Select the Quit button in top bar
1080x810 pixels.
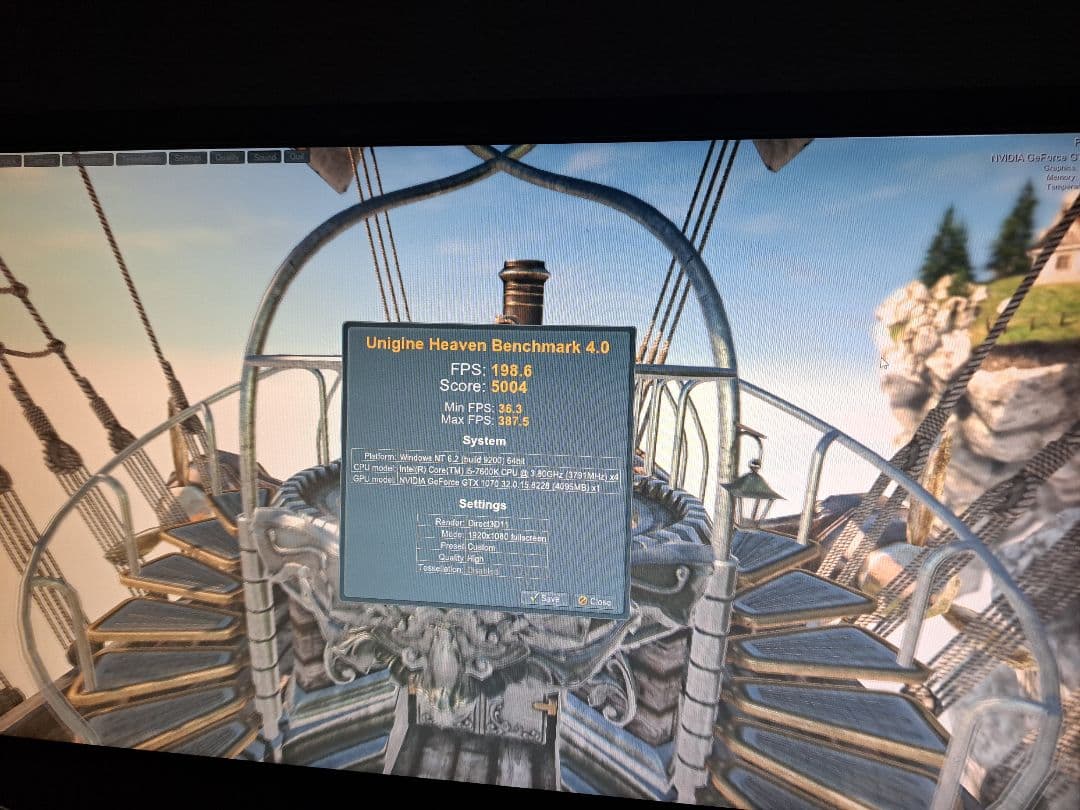tap(296, 156)
